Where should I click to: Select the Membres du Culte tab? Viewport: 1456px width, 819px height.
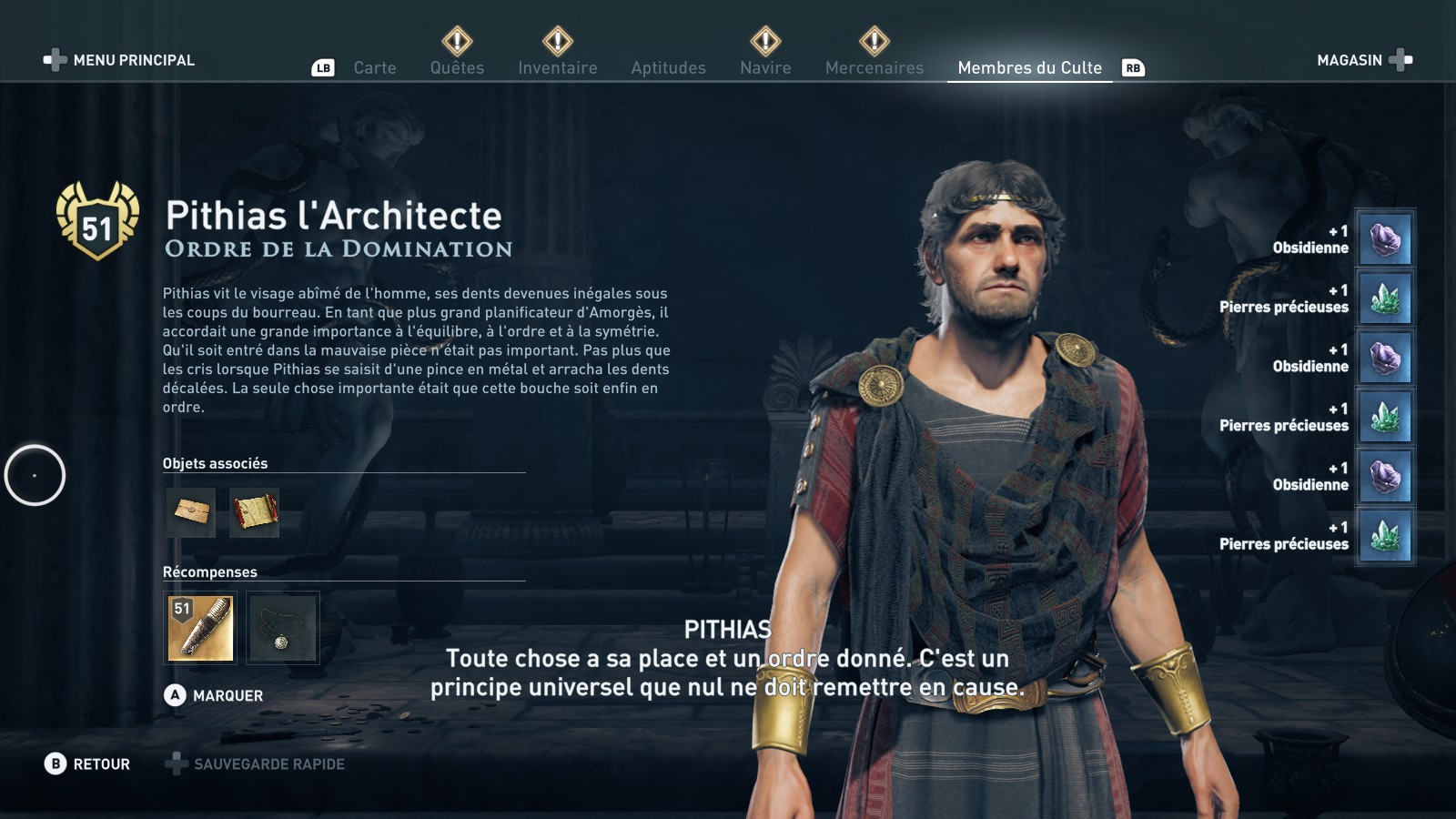[x=1029, y=67]
